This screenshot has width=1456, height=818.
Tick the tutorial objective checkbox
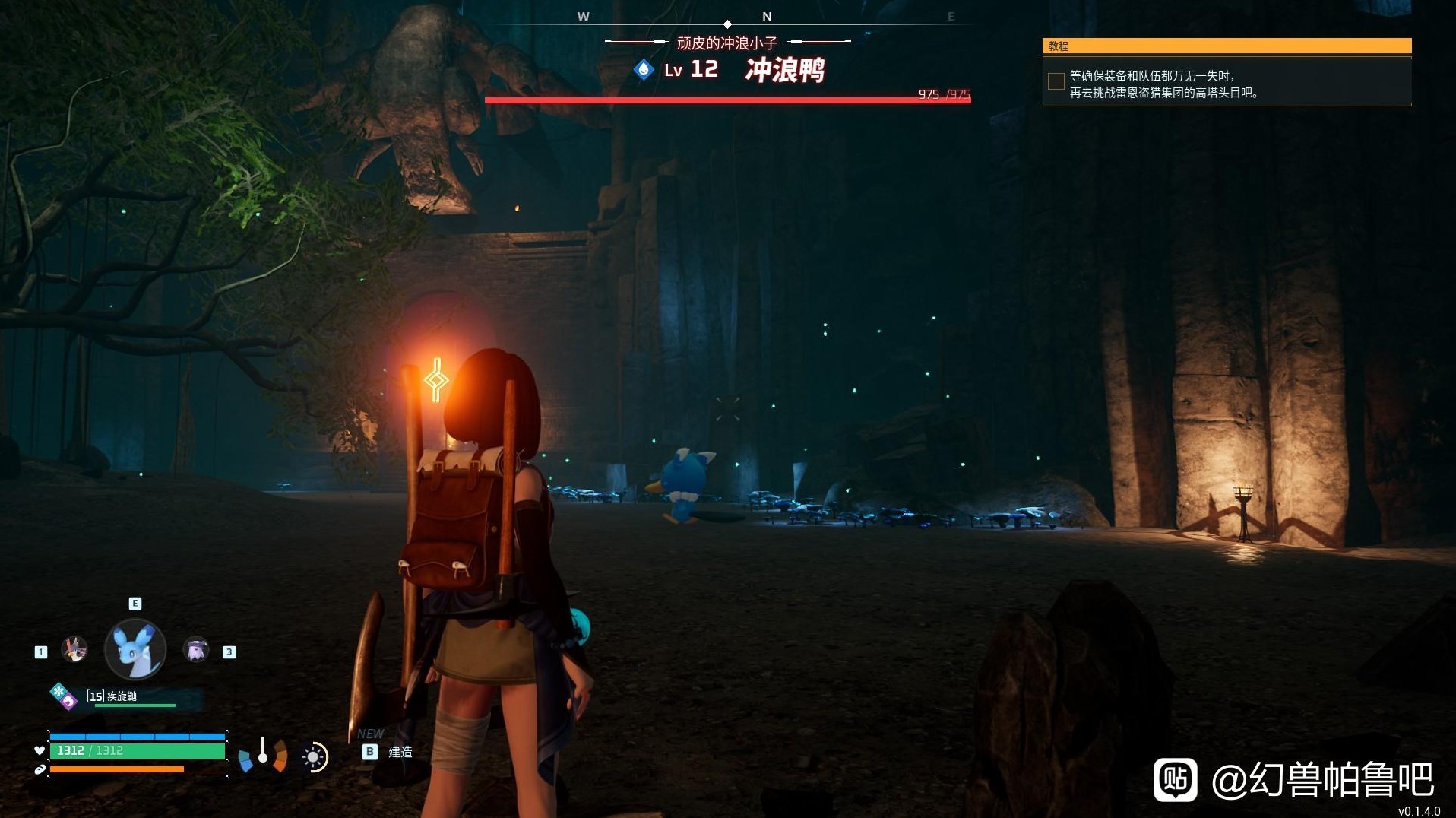(1056, 82)
